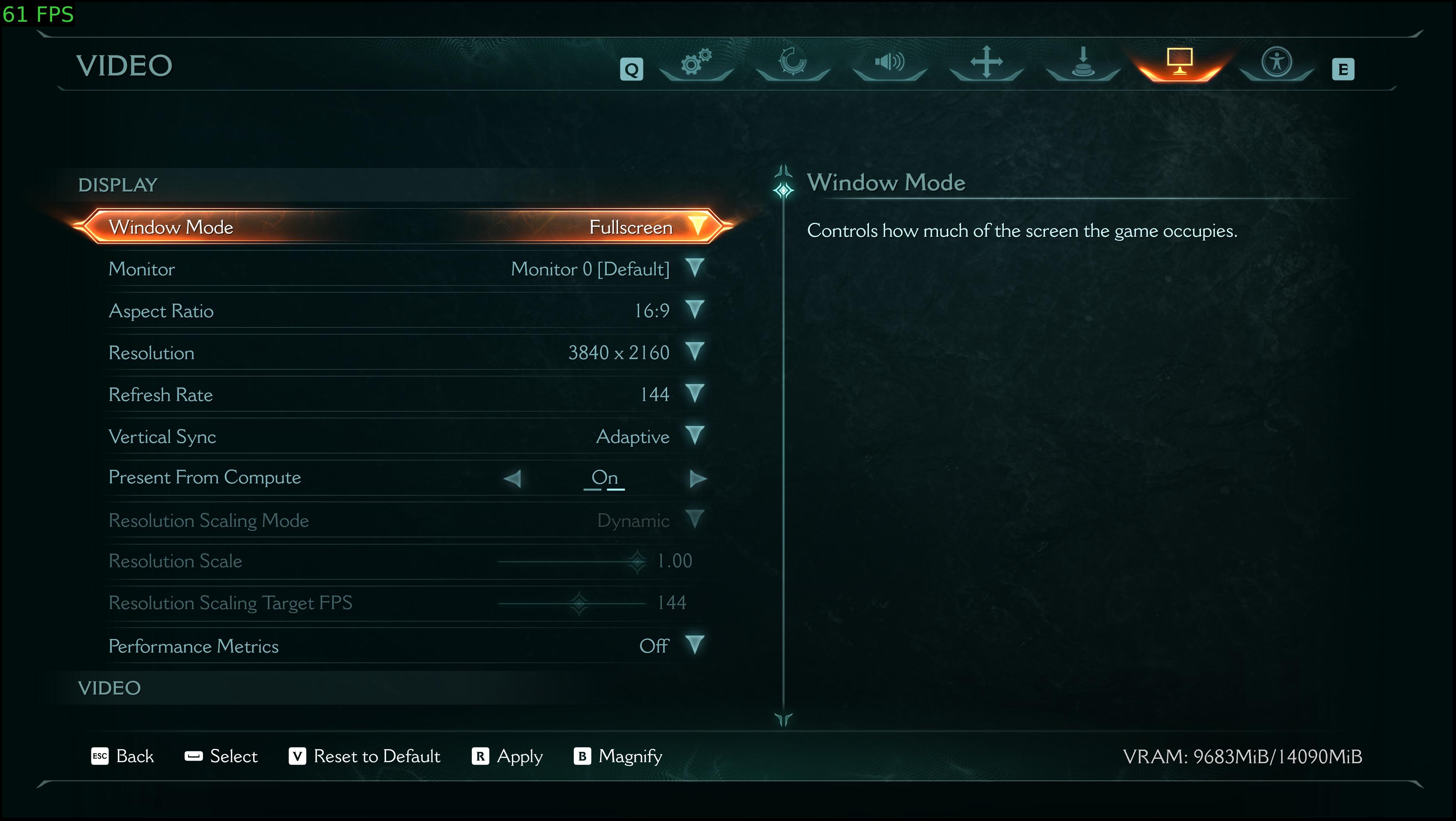Choose a different Refresh Rate
Screen dimensions: 1456x821
pos(695,393)
